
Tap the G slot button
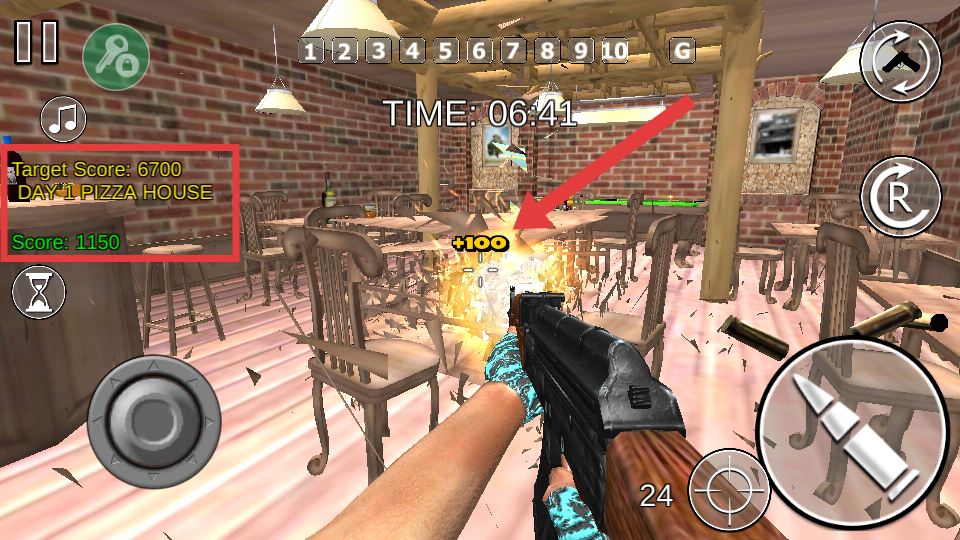[683, 50]
